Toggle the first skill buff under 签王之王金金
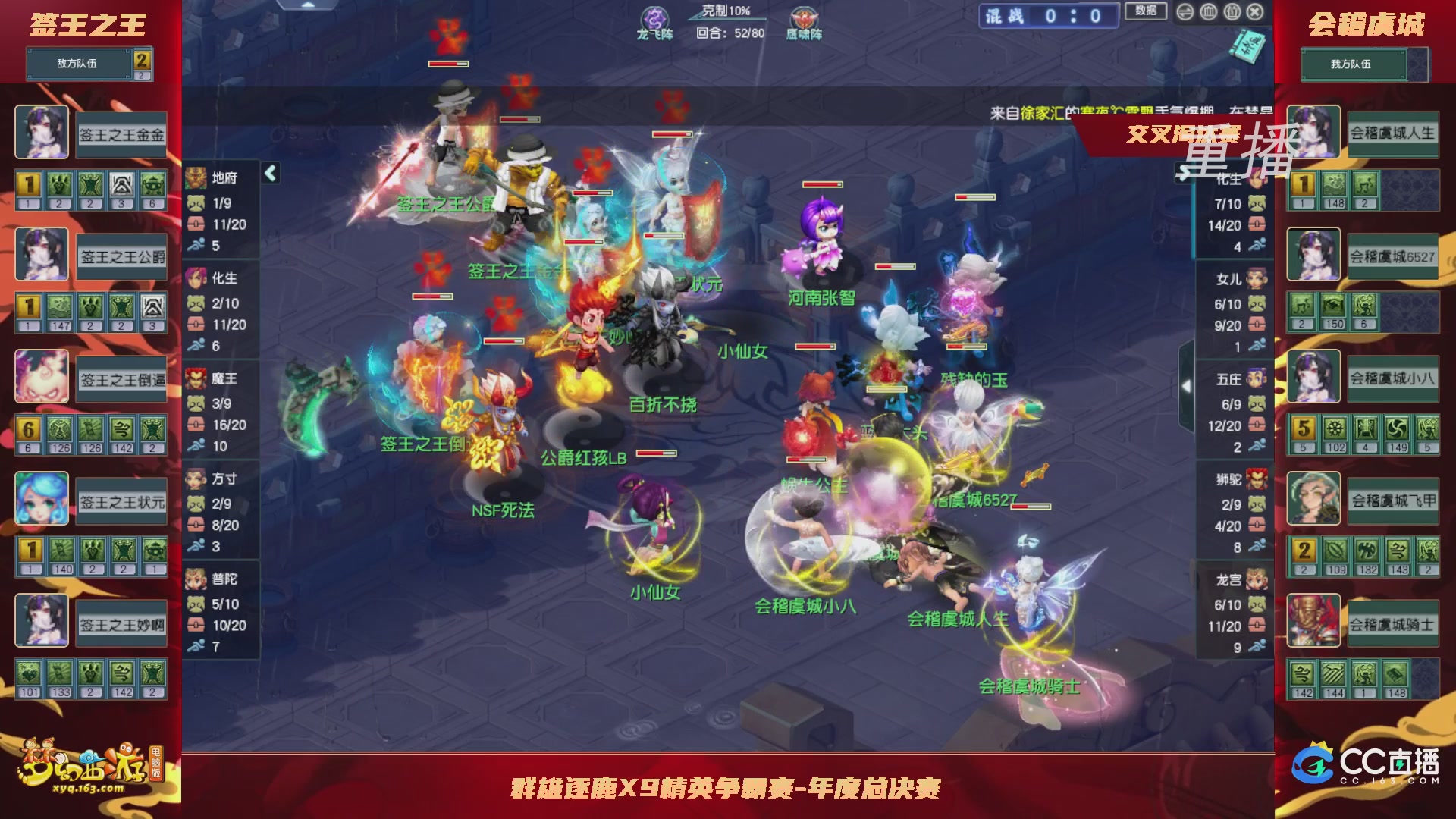The image size is (1456, 819). pyautogui.click(x=28, y=184)
